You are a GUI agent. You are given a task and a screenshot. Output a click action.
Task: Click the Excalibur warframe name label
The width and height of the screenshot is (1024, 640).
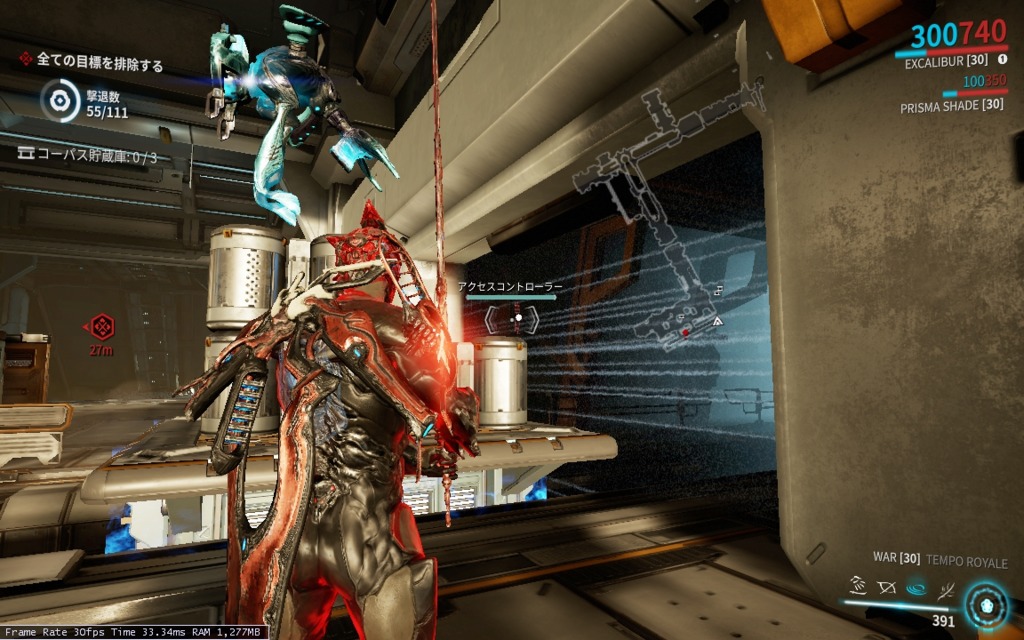pos(943,62)
